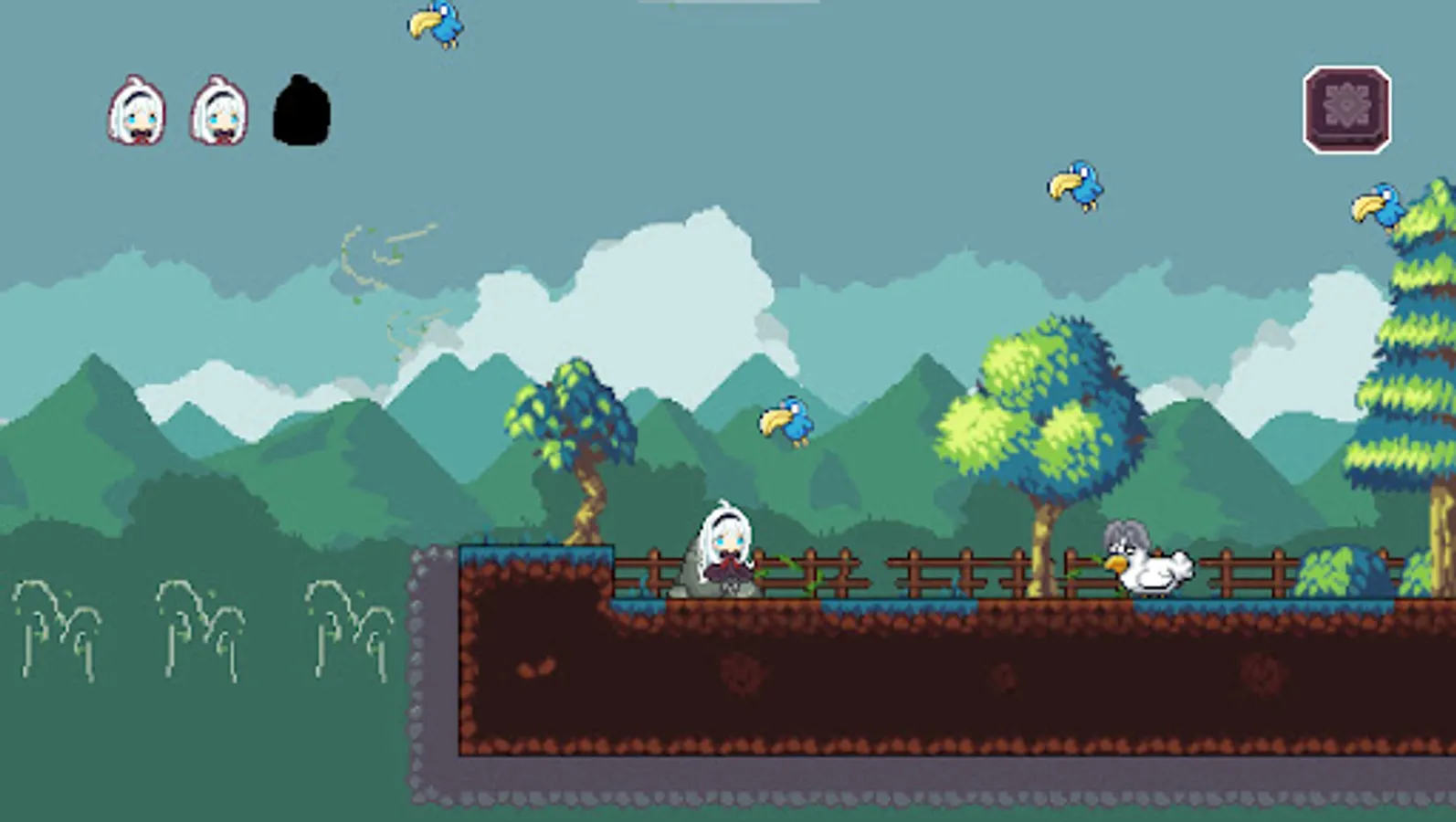Viewport: 1456px width, 822px height.
Task: Click the bird above the fence mid-screen
Action: (x=786, y=422)
